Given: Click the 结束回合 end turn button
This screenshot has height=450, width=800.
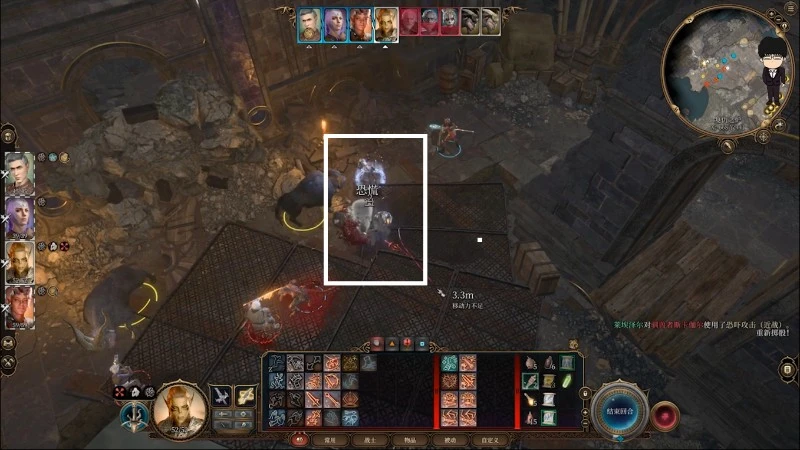Looking at the screenshot, I should (x=617, y=411).
